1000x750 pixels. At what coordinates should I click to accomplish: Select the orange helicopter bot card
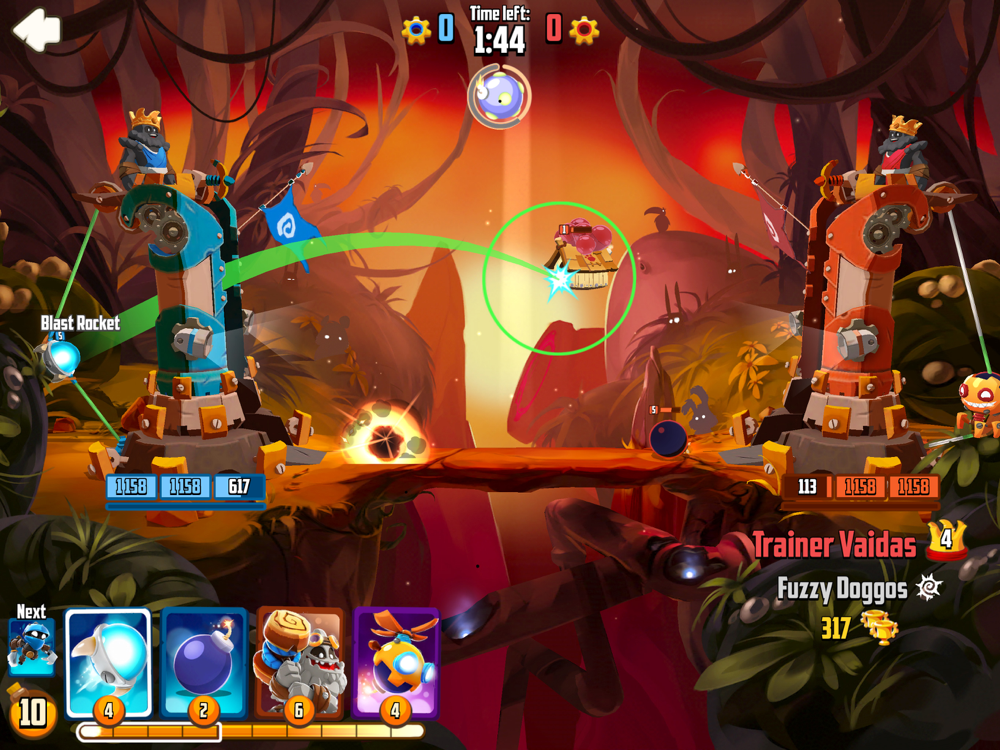click(x=395, y=661)
